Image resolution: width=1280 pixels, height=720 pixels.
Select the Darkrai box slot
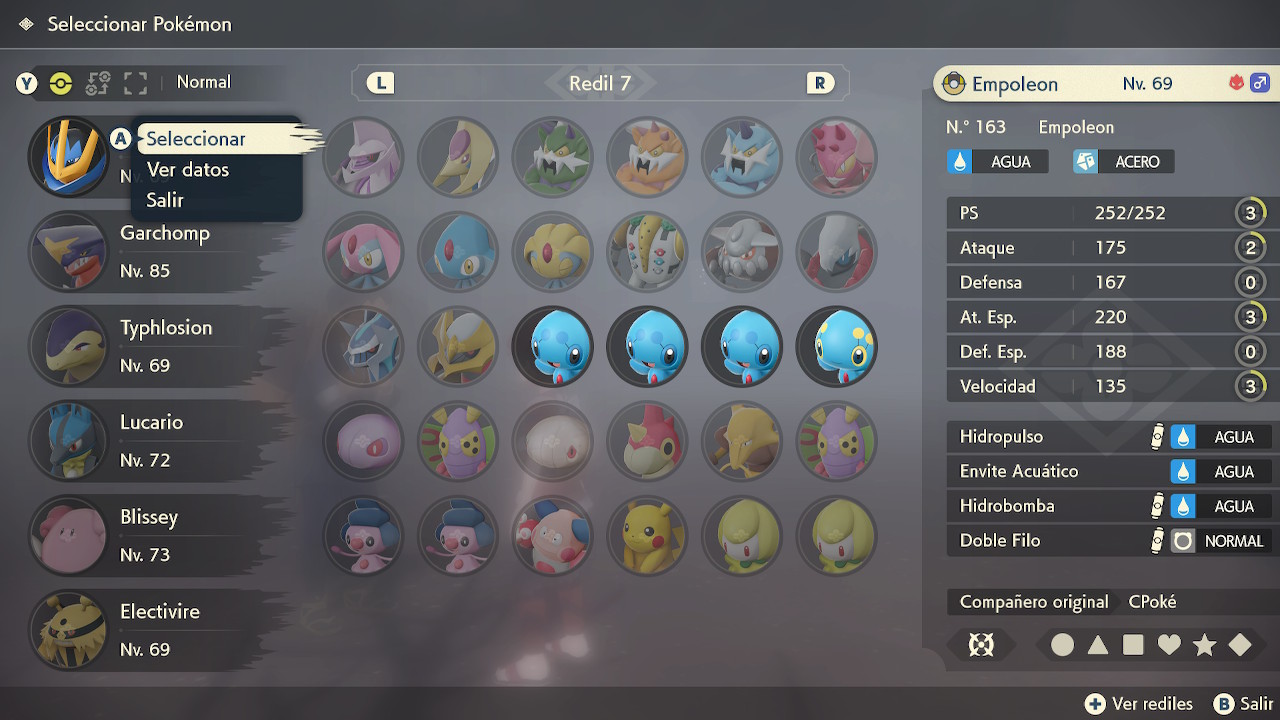837,252
